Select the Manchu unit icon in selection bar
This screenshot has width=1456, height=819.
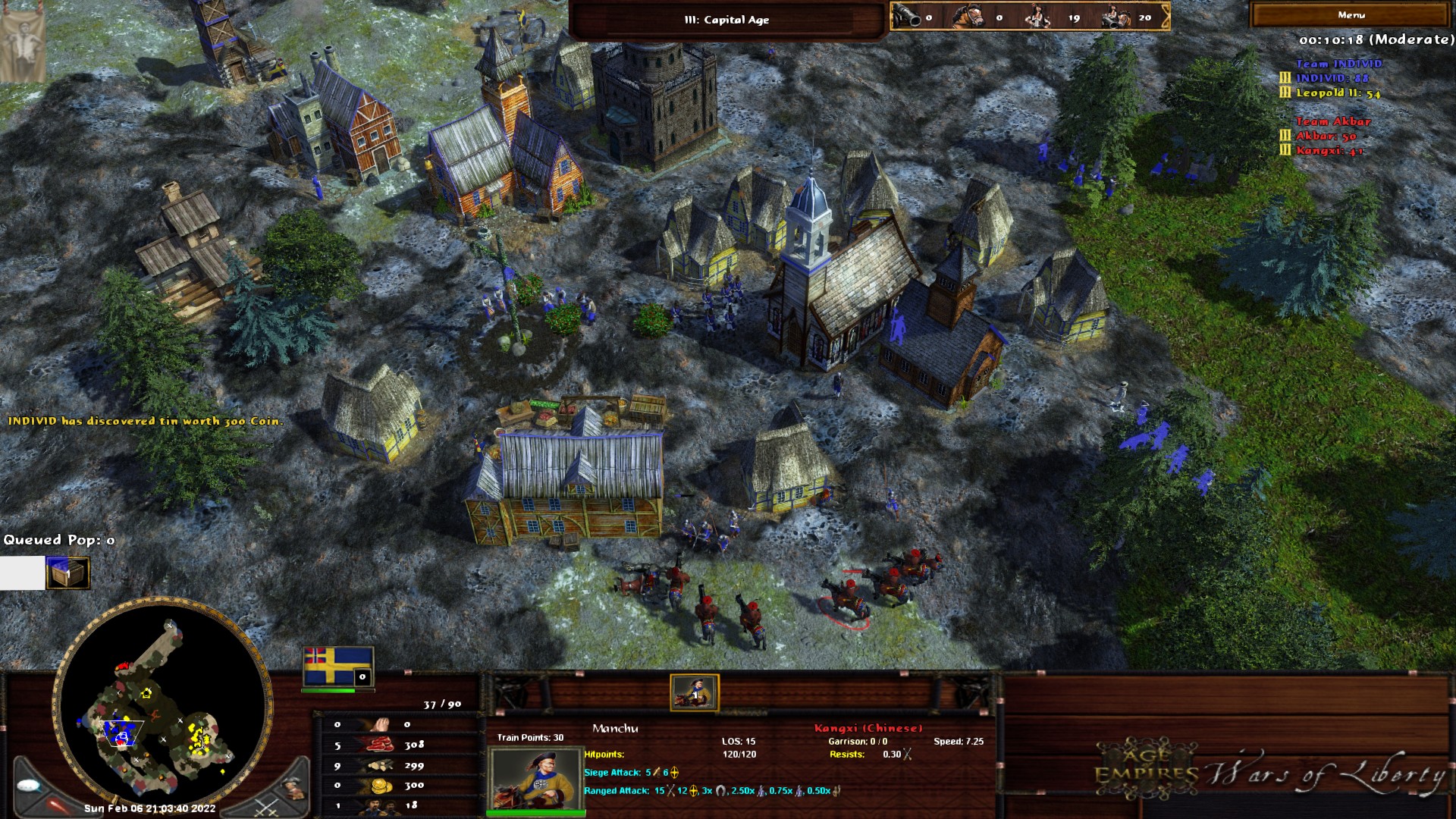click(694, 692)
